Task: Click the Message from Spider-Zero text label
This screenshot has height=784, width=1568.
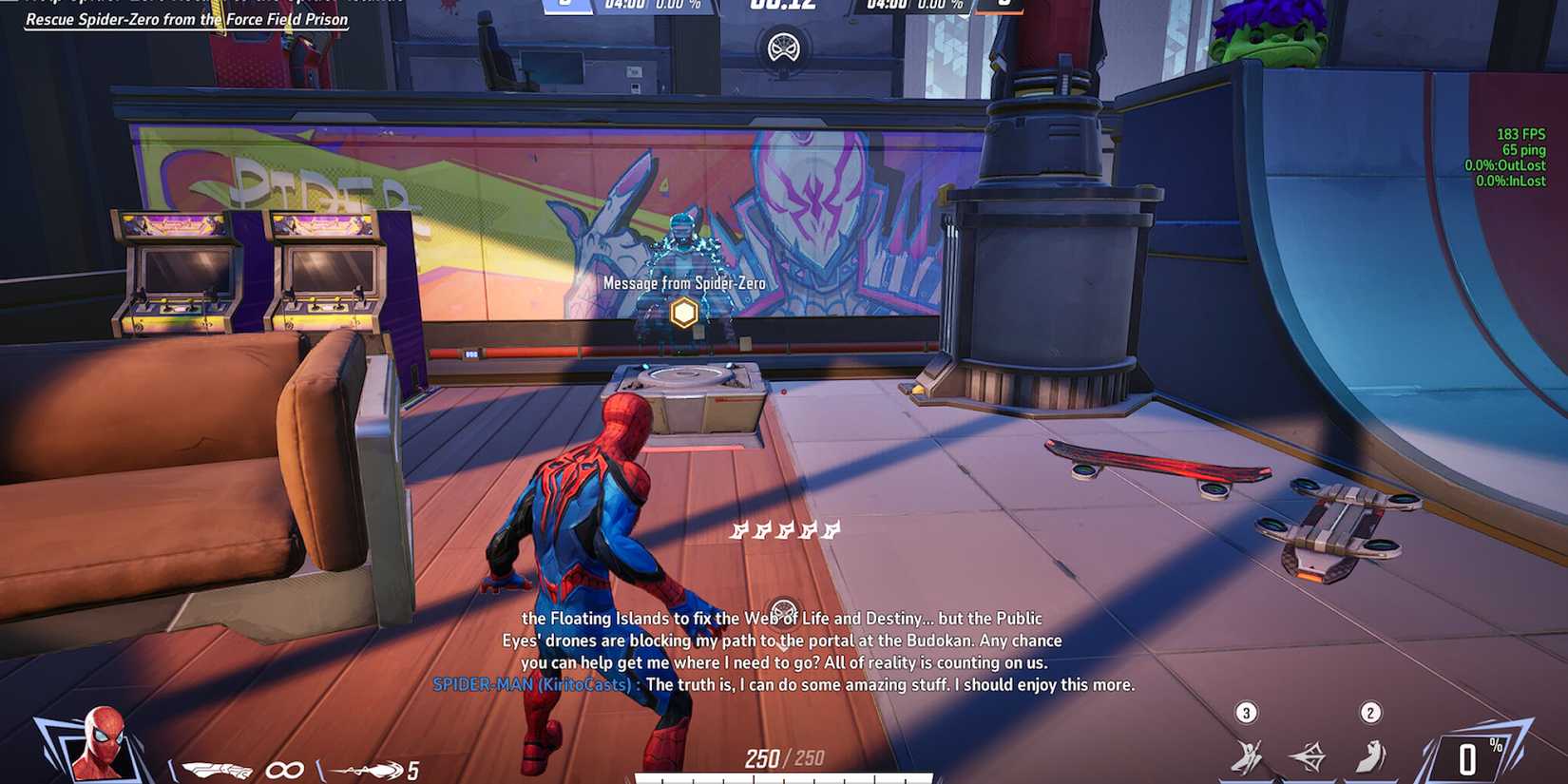Action: point(683,282)
